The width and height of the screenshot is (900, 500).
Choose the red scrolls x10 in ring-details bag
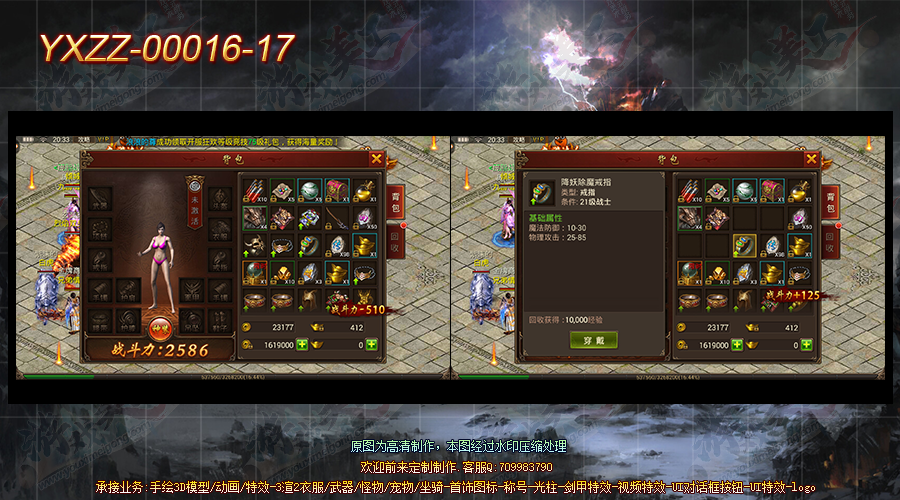[x=688, y=191]
